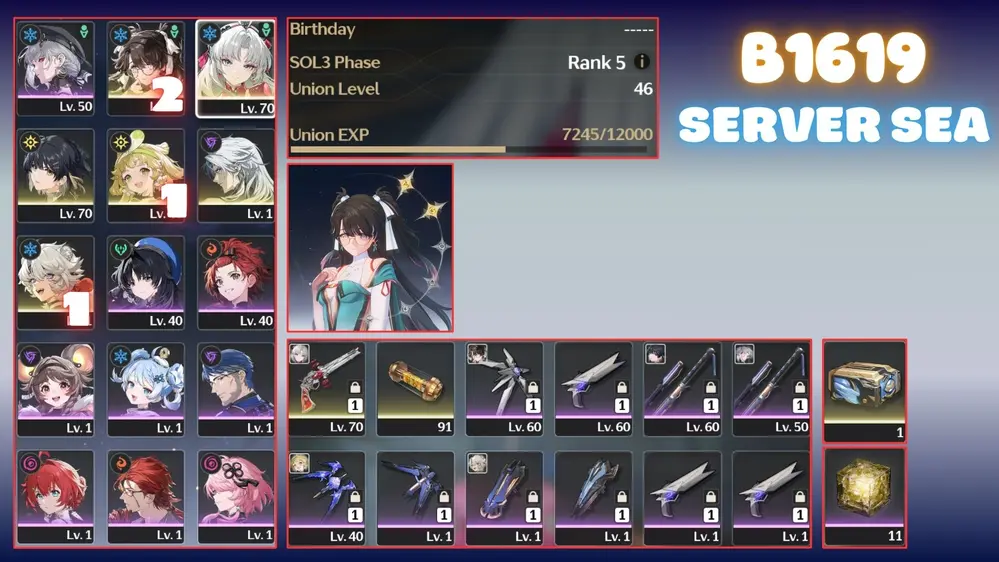
Task: Open the SOL3 Phase info icon
Action: click(642, 62)
